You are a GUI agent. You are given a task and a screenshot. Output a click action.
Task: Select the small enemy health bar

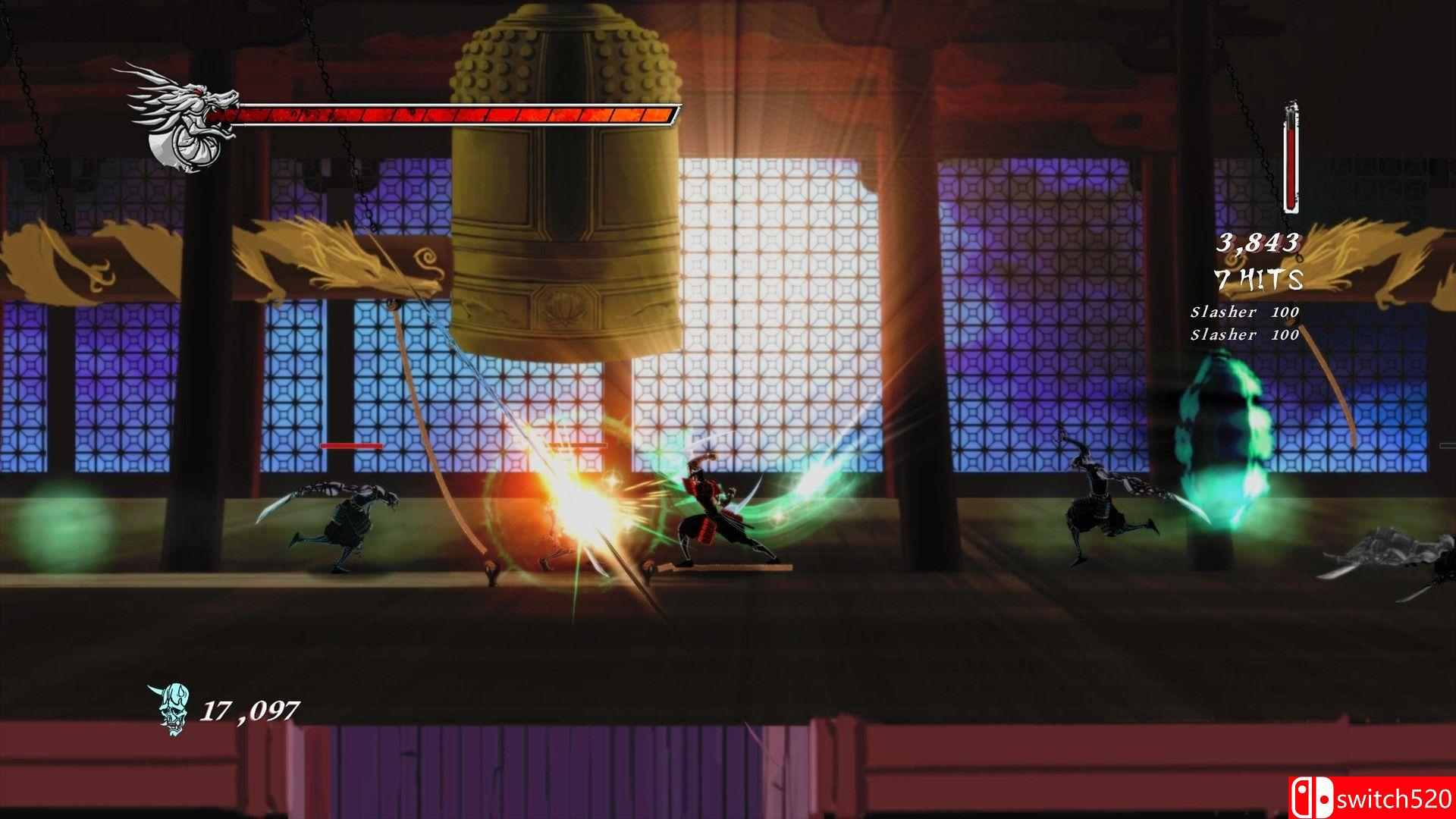351,446
